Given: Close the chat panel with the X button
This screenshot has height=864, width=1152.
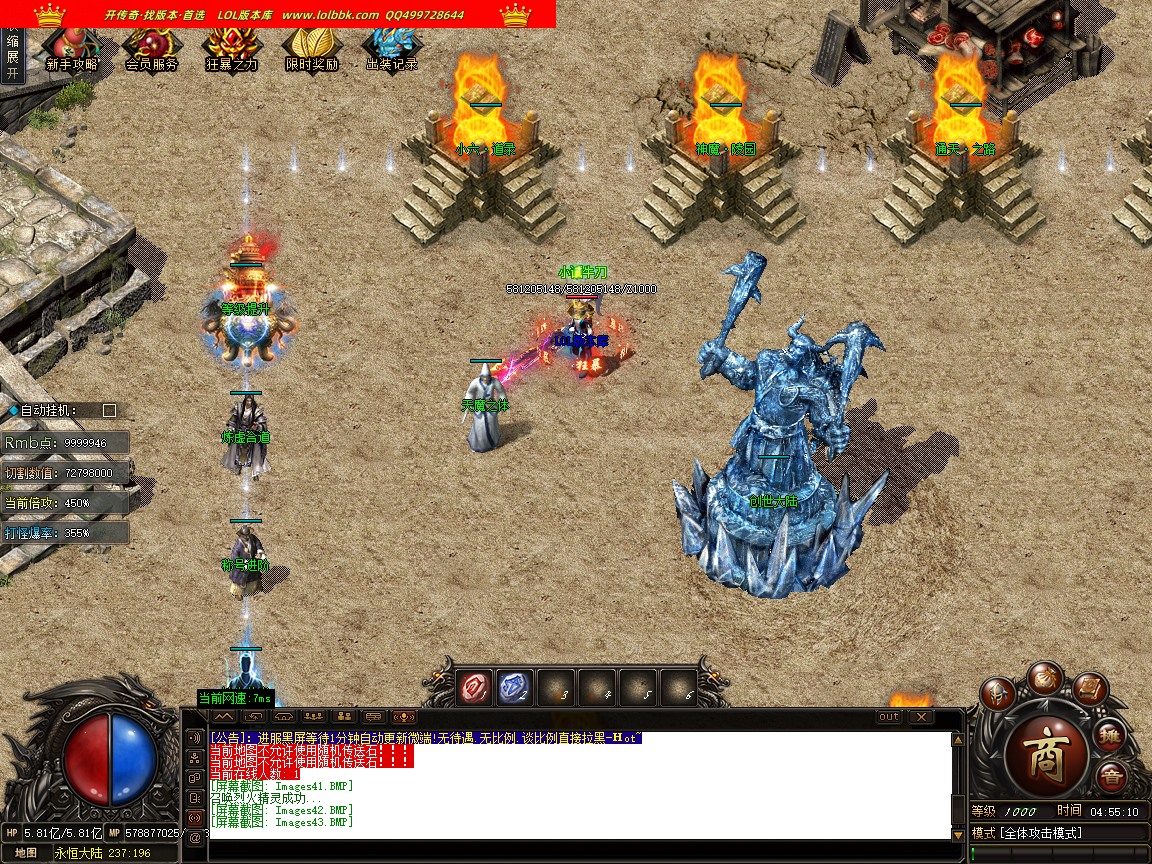Looking at the screenshot, I should (920, 717).
